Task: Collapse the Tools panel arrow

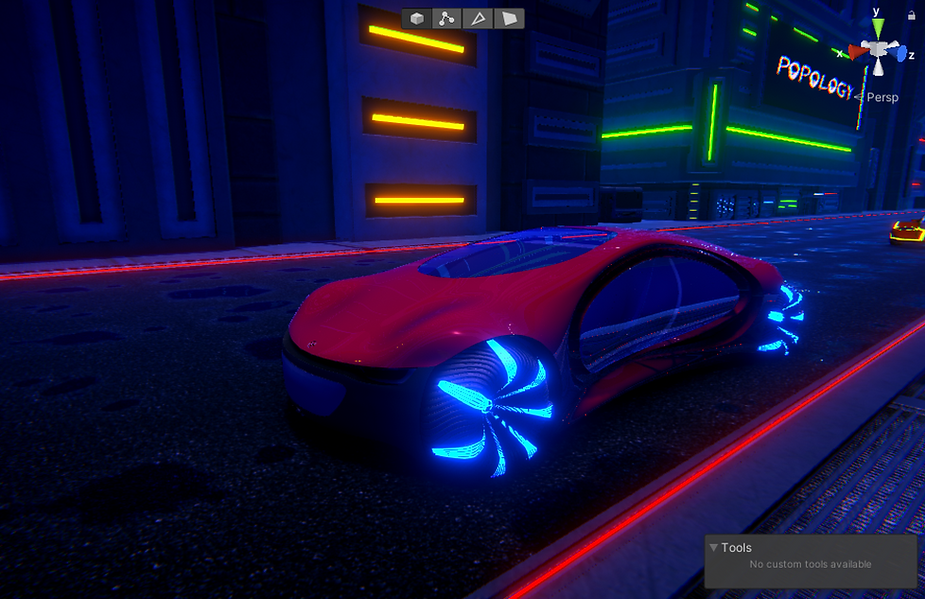Action: pos(713,548)
